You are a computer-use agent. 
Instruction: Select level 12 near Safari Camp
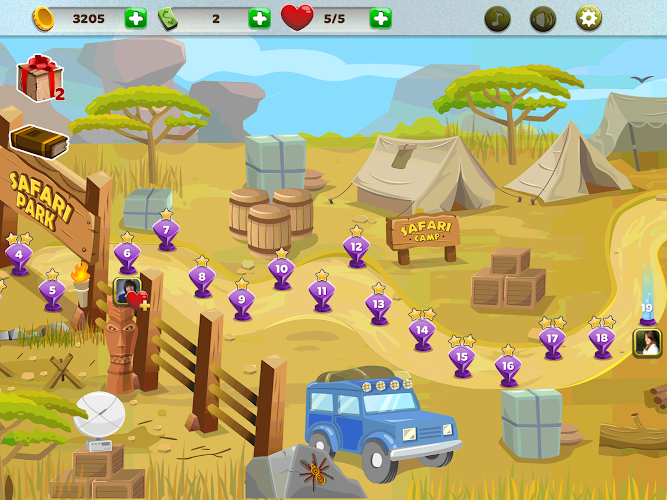point(356,247)
